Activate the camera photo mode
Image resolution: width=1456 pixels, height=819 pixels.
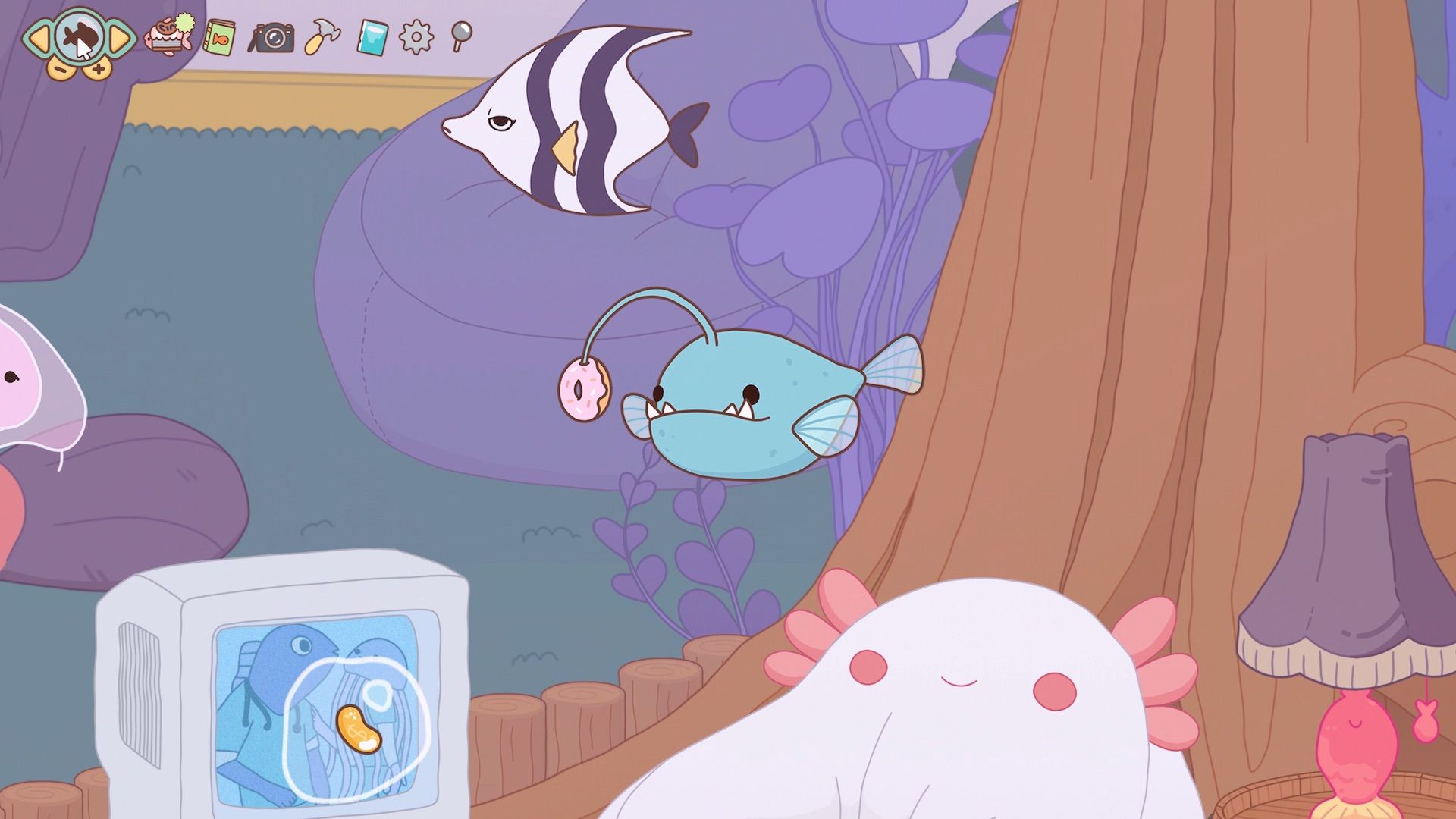tap(272, 37)
